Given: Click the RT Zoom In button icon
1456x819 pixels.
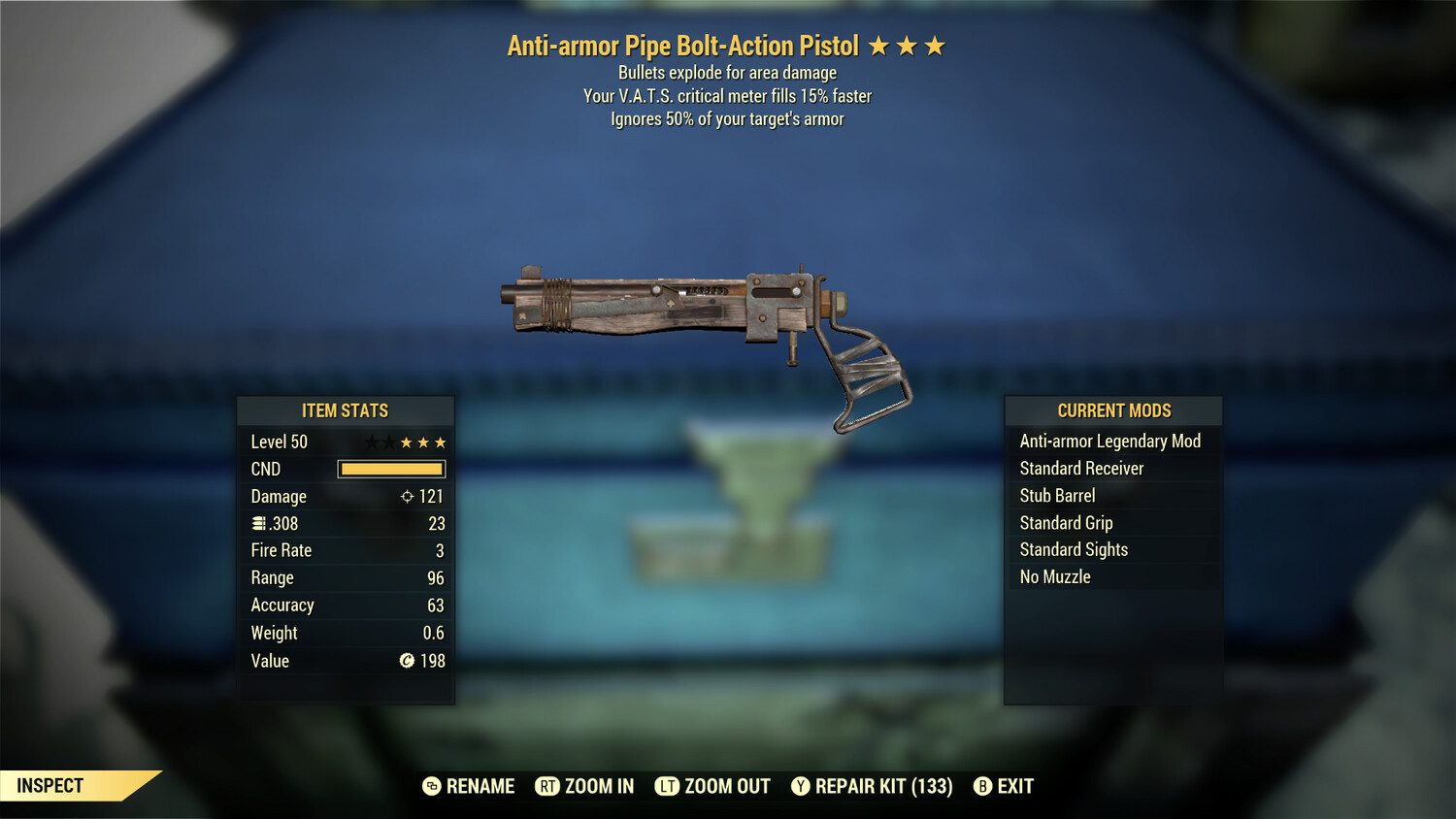Looking at the screenshot, I should click(x=549, y=786).
